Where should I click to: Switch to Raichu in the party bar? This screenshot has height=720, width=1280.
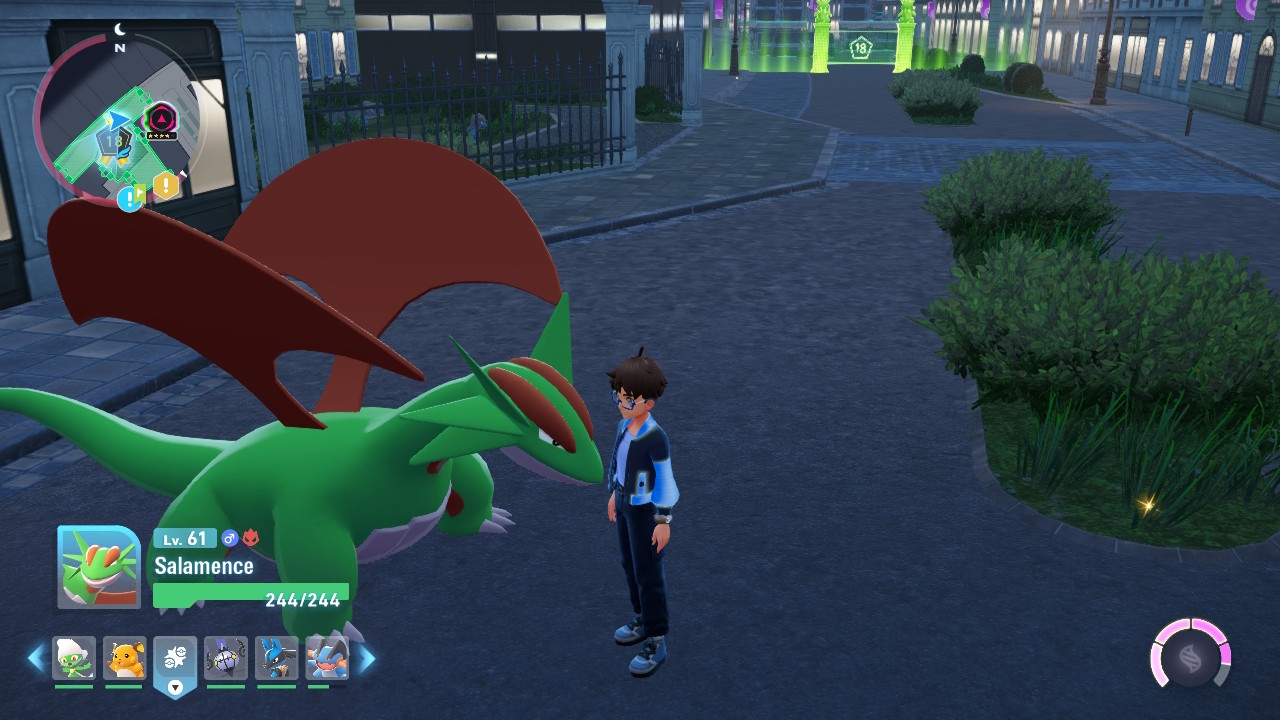pyautogui.click(x=125, y=658)
